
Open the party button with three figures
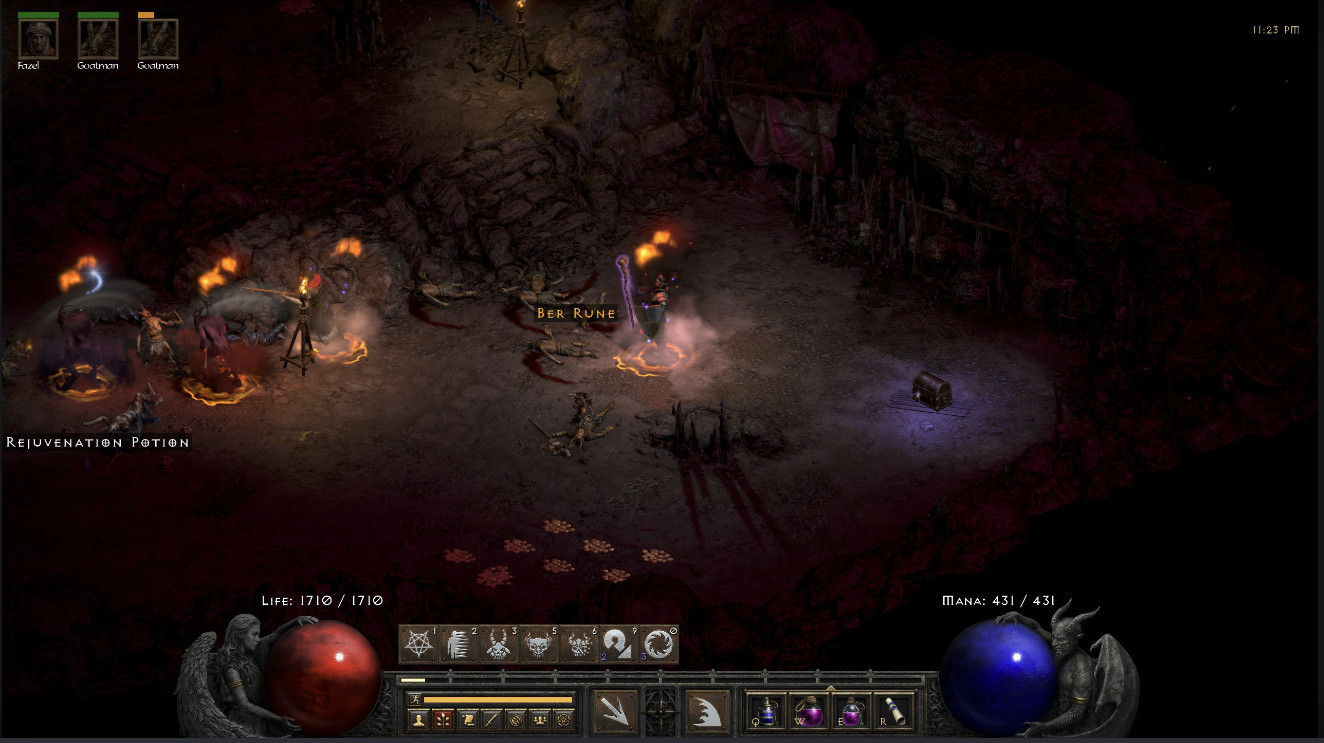(x=540, y=718)
